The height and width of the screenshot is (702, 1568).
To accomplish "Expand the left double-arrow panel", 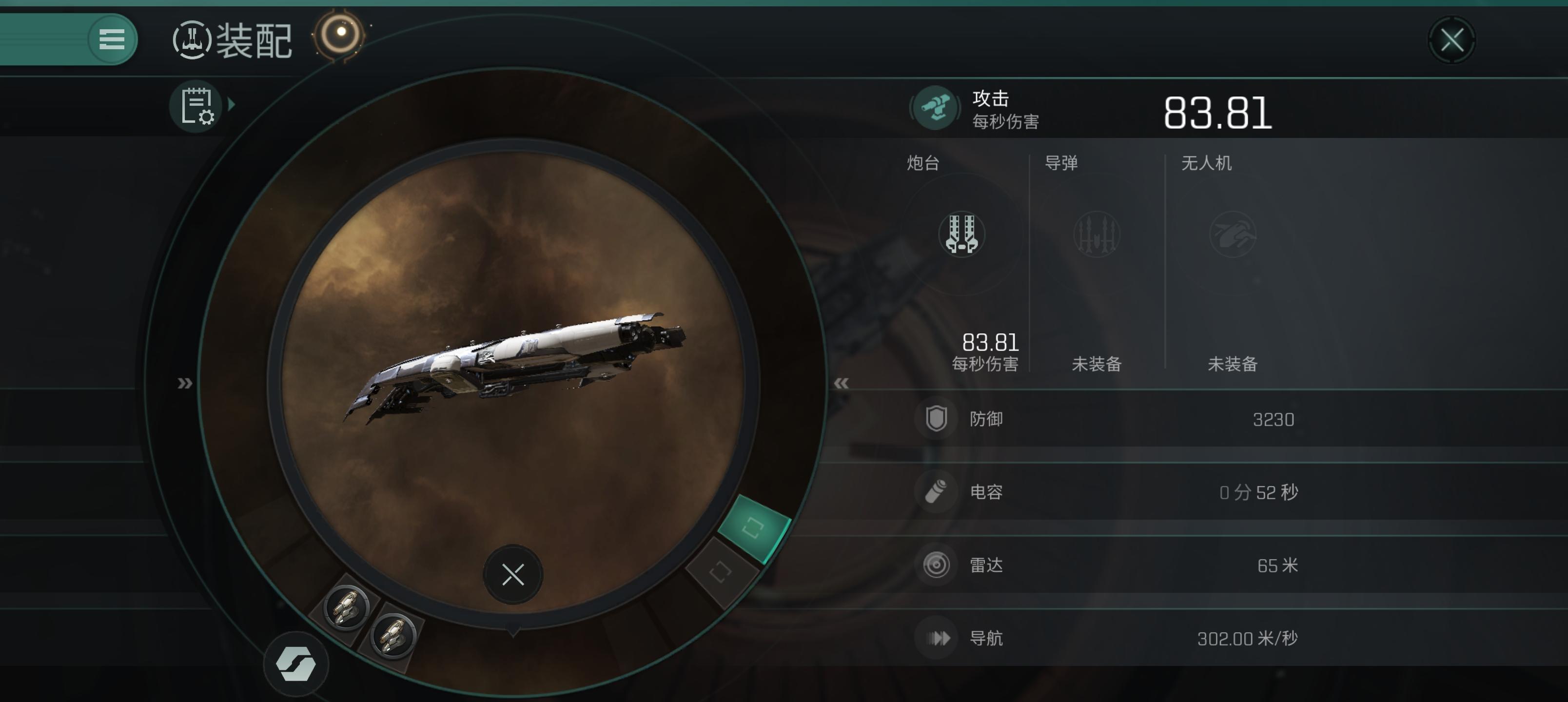I will (184, 383).
